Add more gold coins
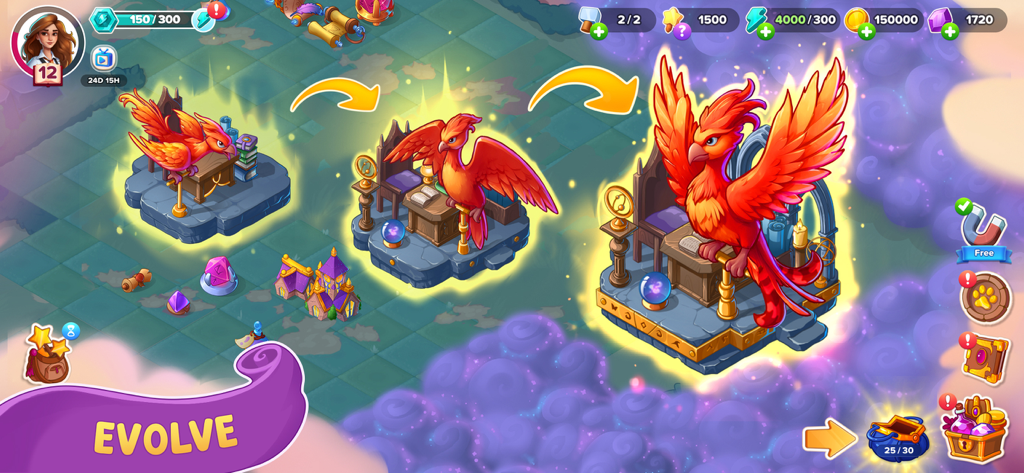This screenshot has height=473, width=1024. 866,31
